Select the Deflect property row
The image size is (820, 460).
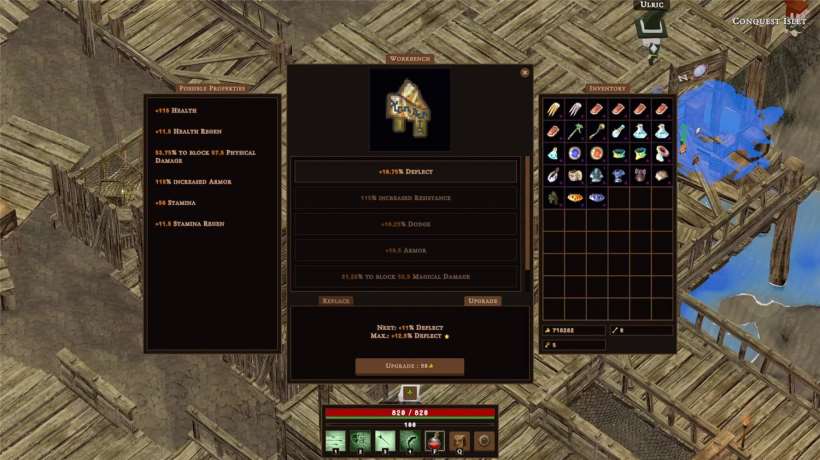406,172
